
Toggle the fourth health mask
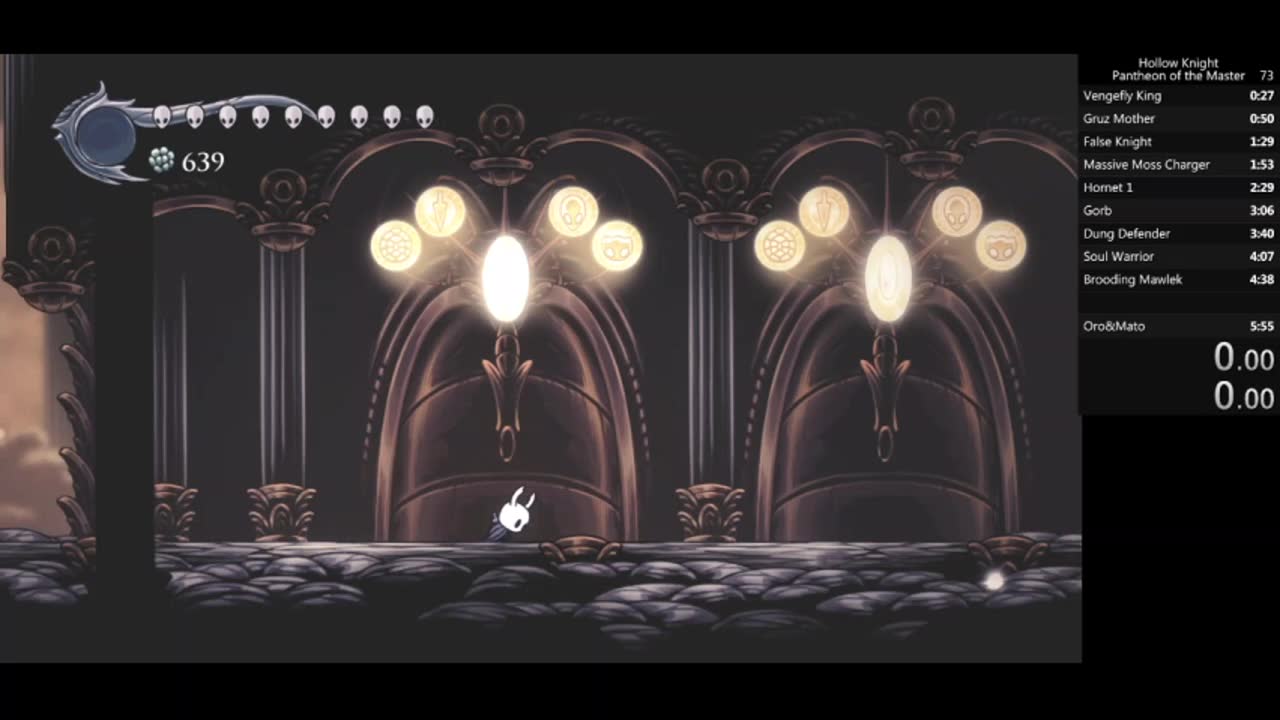(x=259, y=116)
